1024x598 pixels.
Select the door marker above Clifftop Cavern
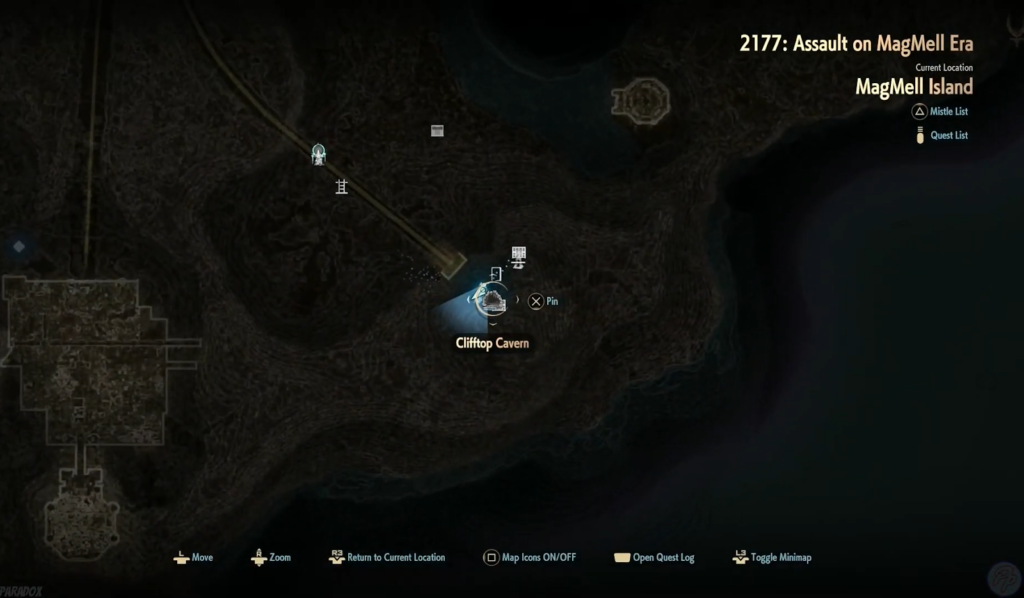(x=496, y=273)
